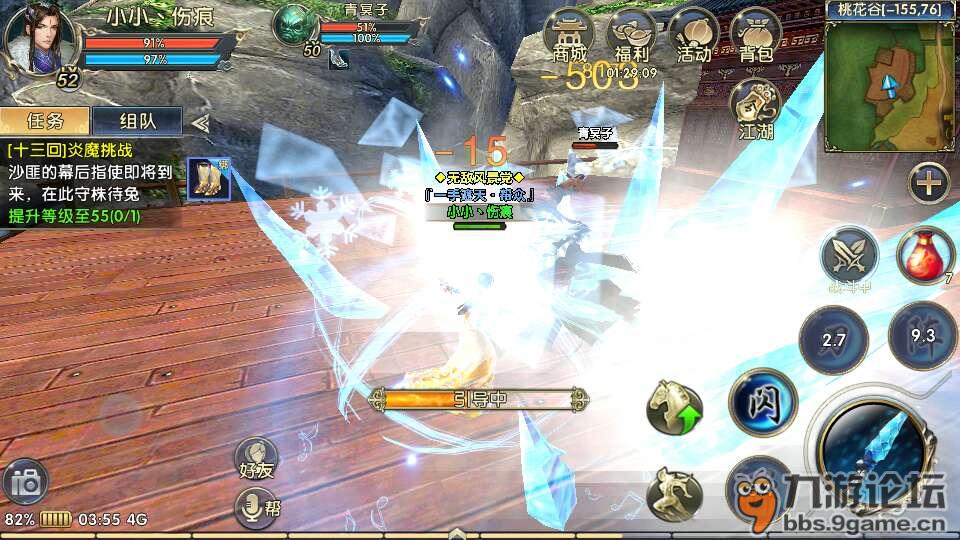Image resolution: width=960 pixels, height=540 pixels.
Task: Open the 商城 shop menu
Action: click(x=568, y=38)
